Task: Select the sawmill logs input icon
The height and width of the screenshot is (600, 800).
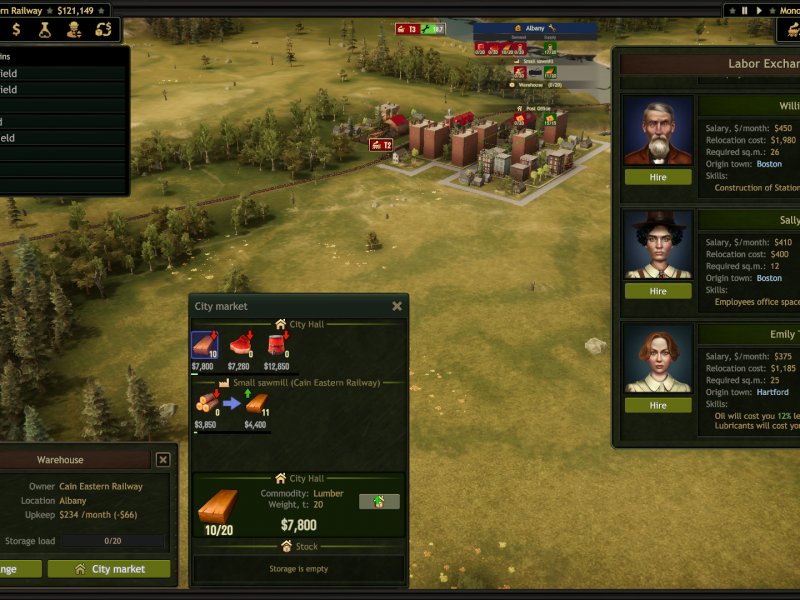Action: (205, 402)
